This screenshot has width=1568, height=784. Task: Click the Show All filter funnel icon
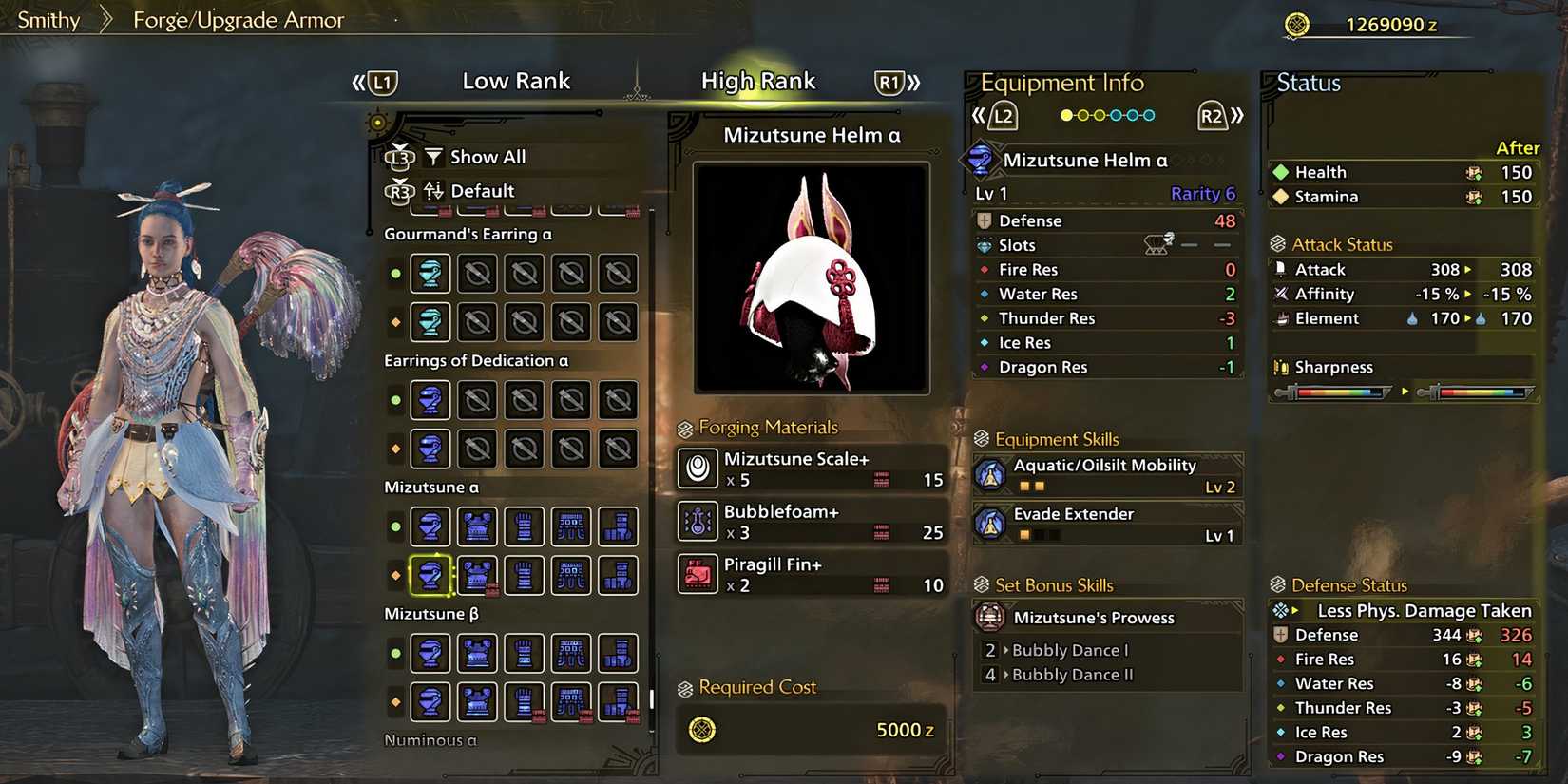coord(433,156)
